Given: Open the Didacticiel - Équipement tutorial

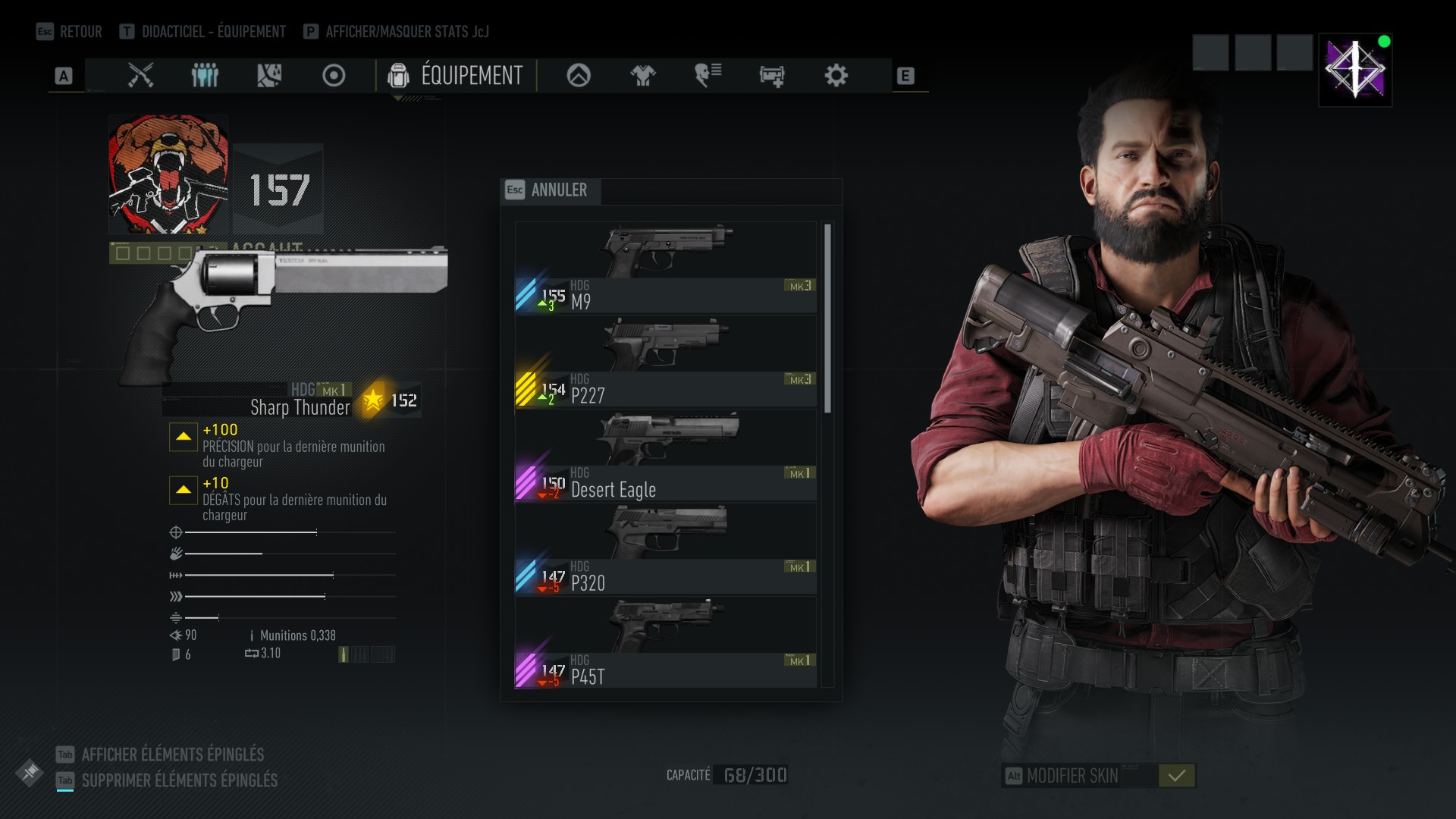Looking at the screenshot, I should point(203,32).
